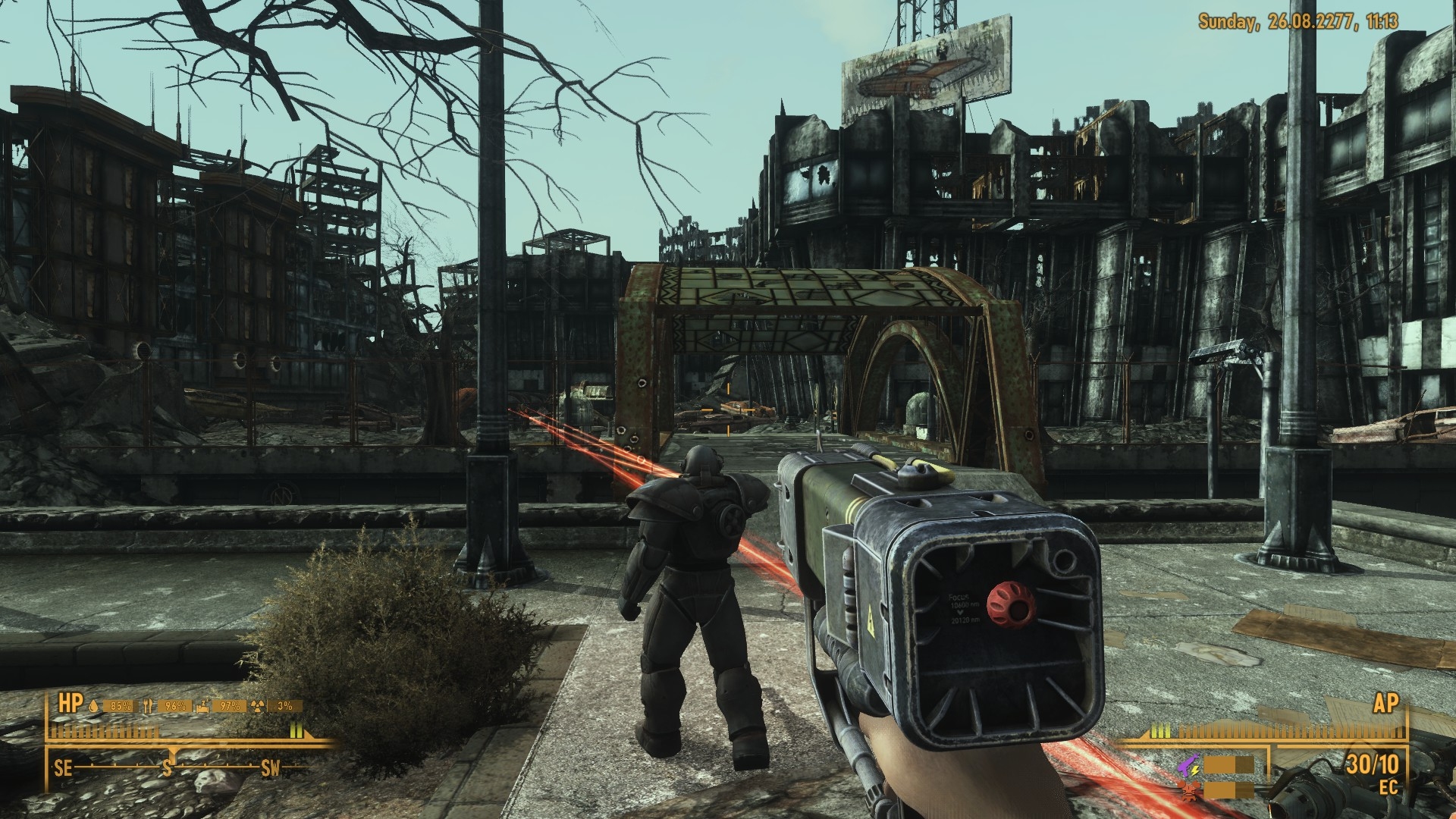
Task: Click the compass heading strip
Action: pos(167,767)
